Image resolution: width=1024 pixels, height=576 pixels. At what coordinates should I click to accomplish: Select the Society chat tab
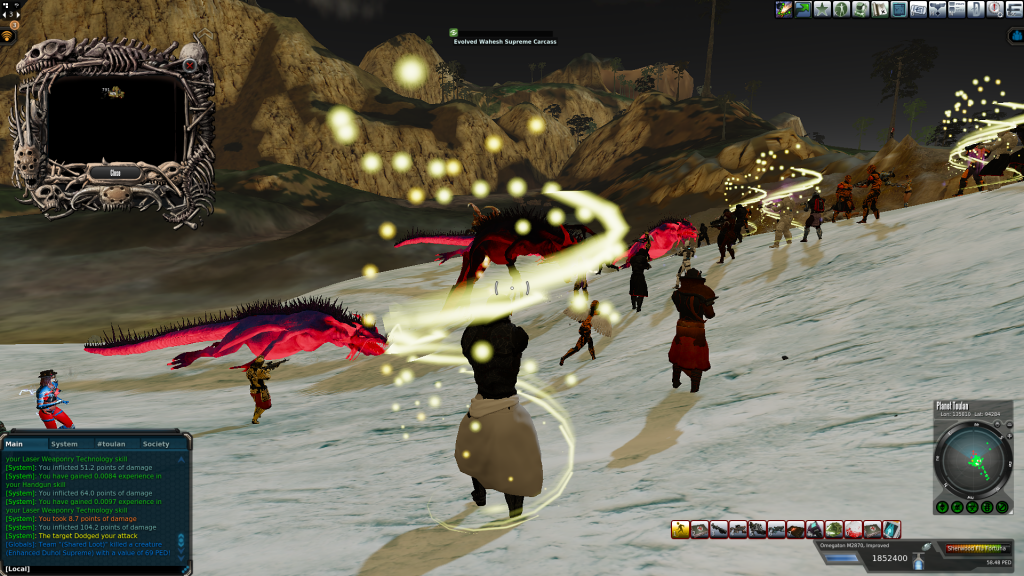coord(156,444)
